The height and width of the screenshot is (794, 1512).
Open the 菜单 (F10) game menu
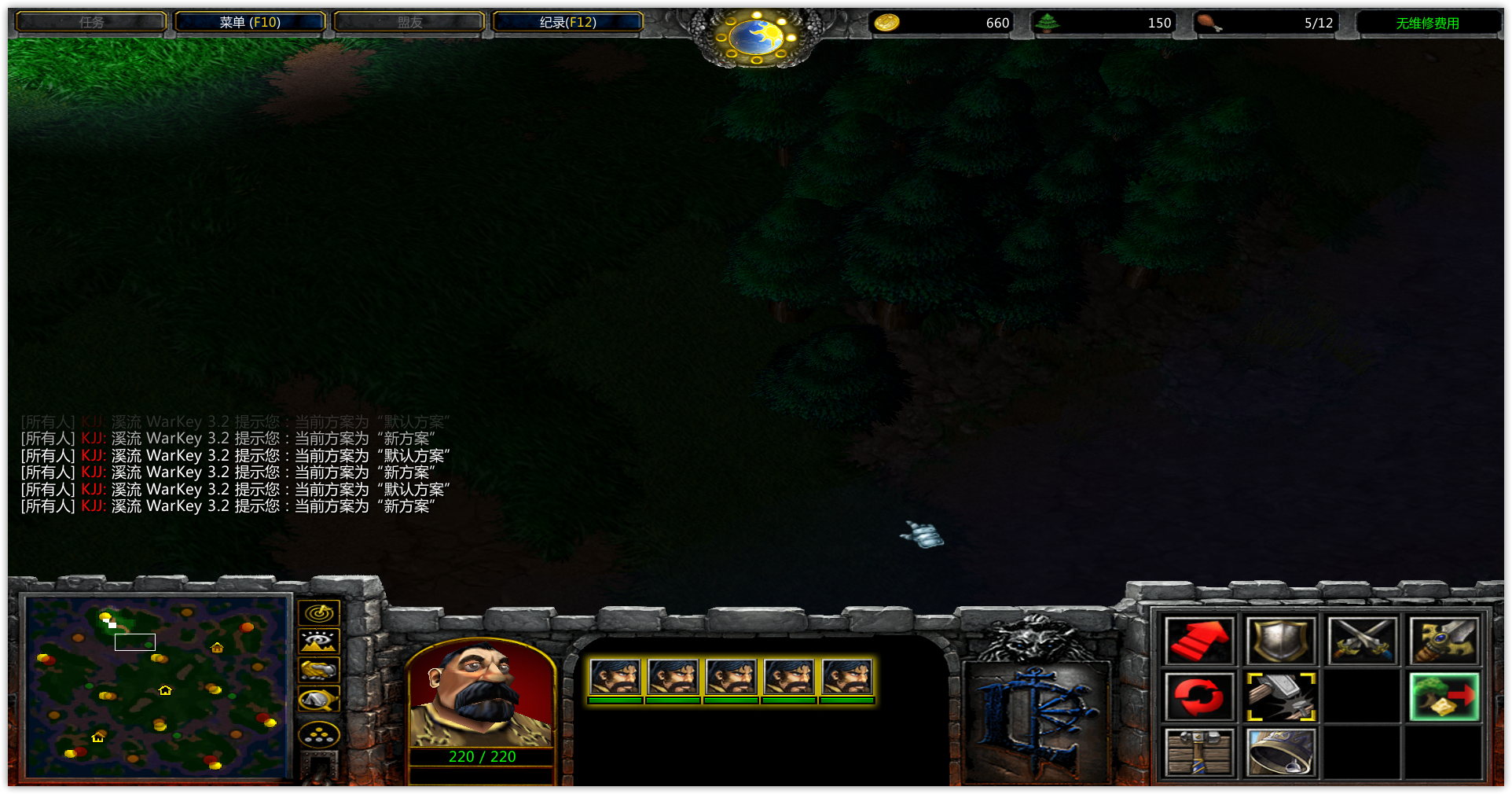click(x=250, y=22)
